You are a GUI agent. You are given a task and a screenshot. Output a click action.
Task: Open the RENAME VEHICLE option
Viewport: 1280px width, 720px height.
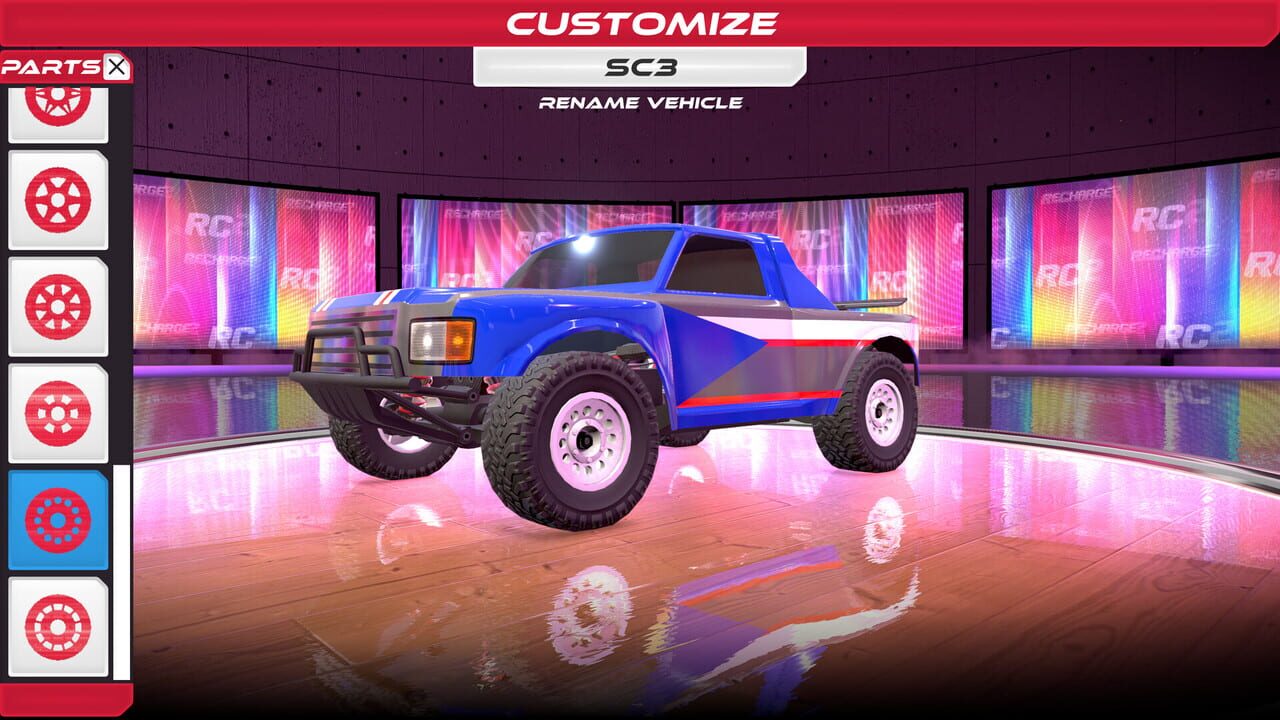click(640, 101)
